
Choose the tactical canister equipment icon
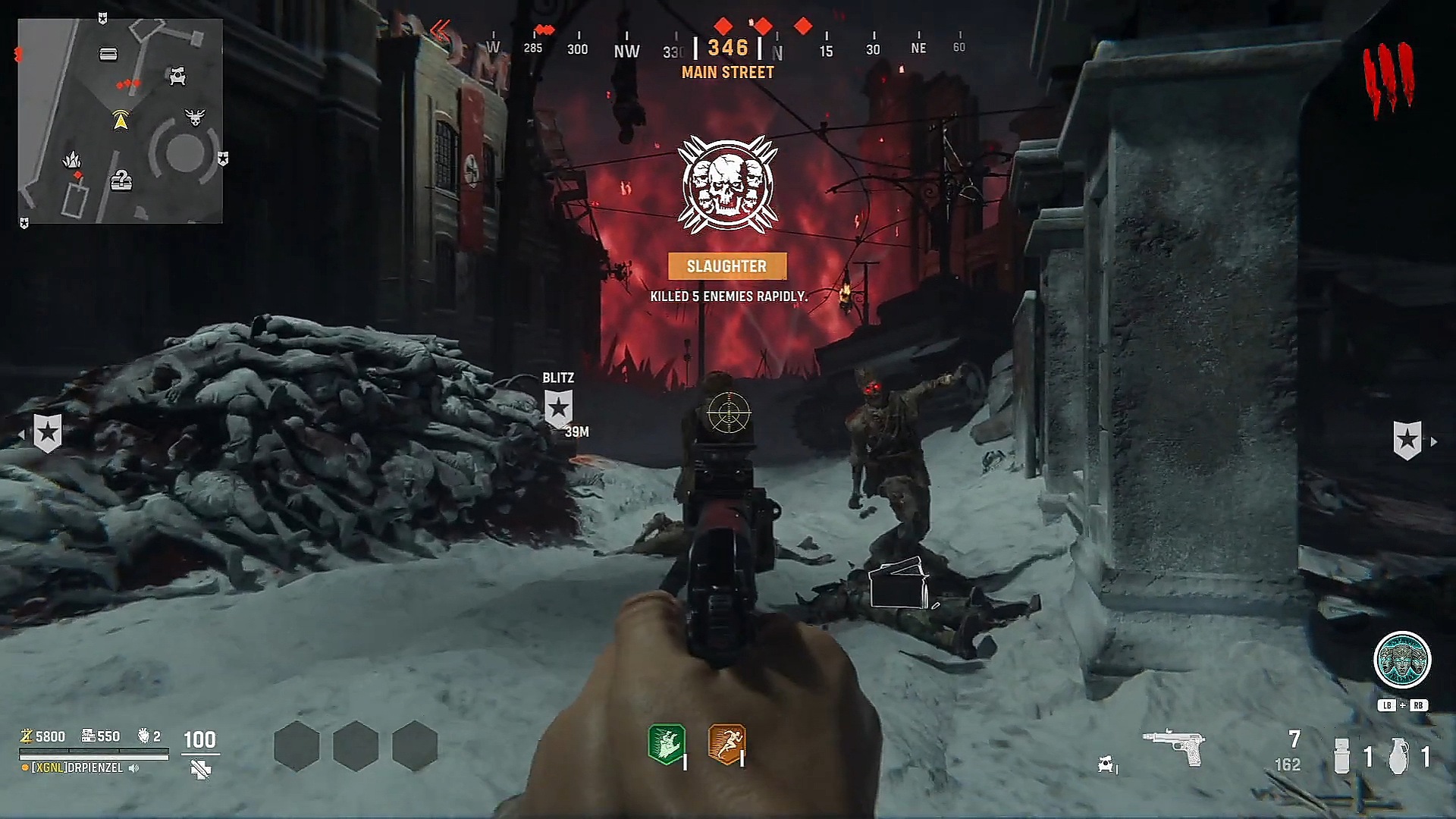coord(1341,756)
